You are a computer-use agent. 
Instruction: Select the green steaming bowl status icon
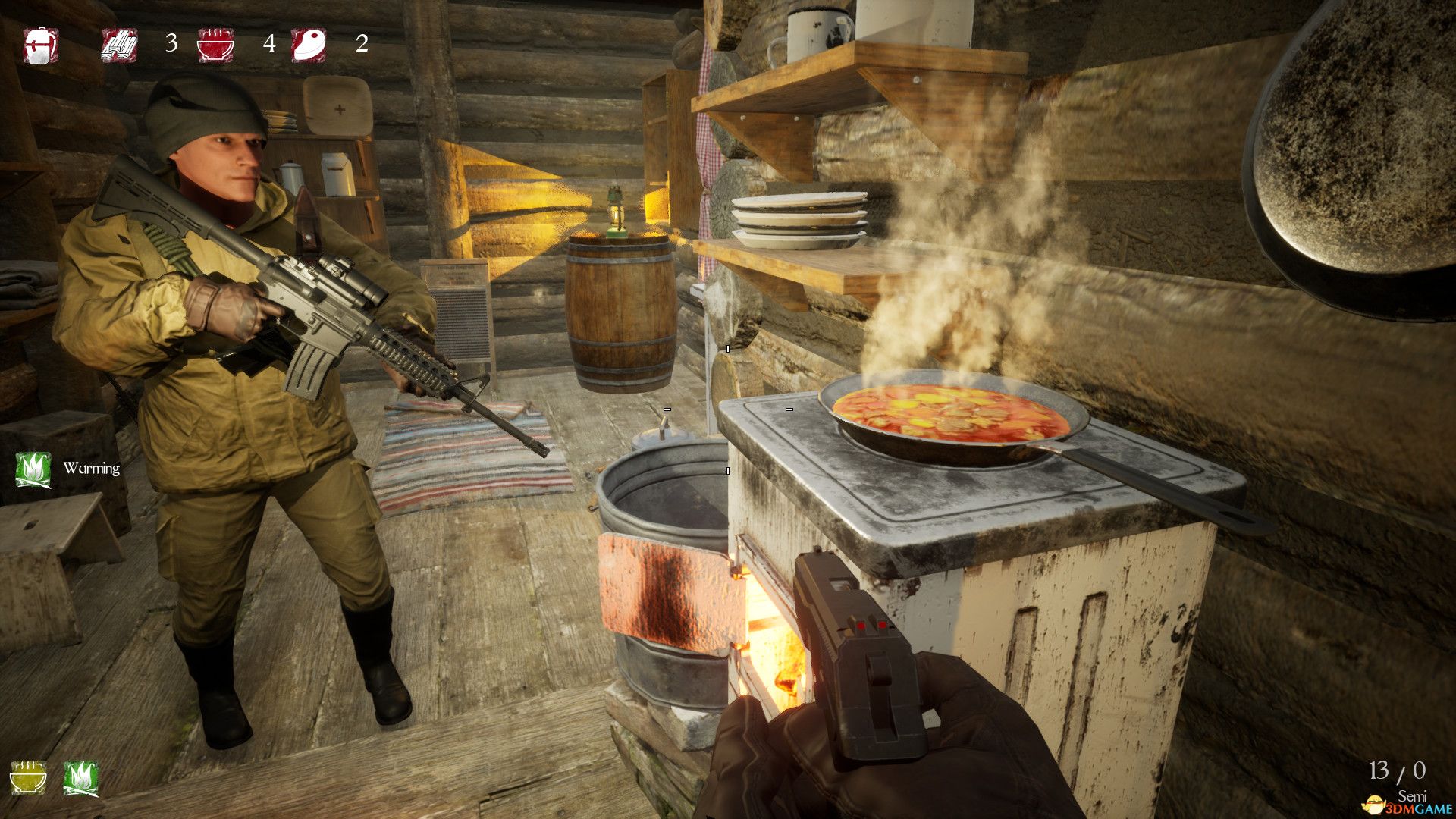coord(28,778)
